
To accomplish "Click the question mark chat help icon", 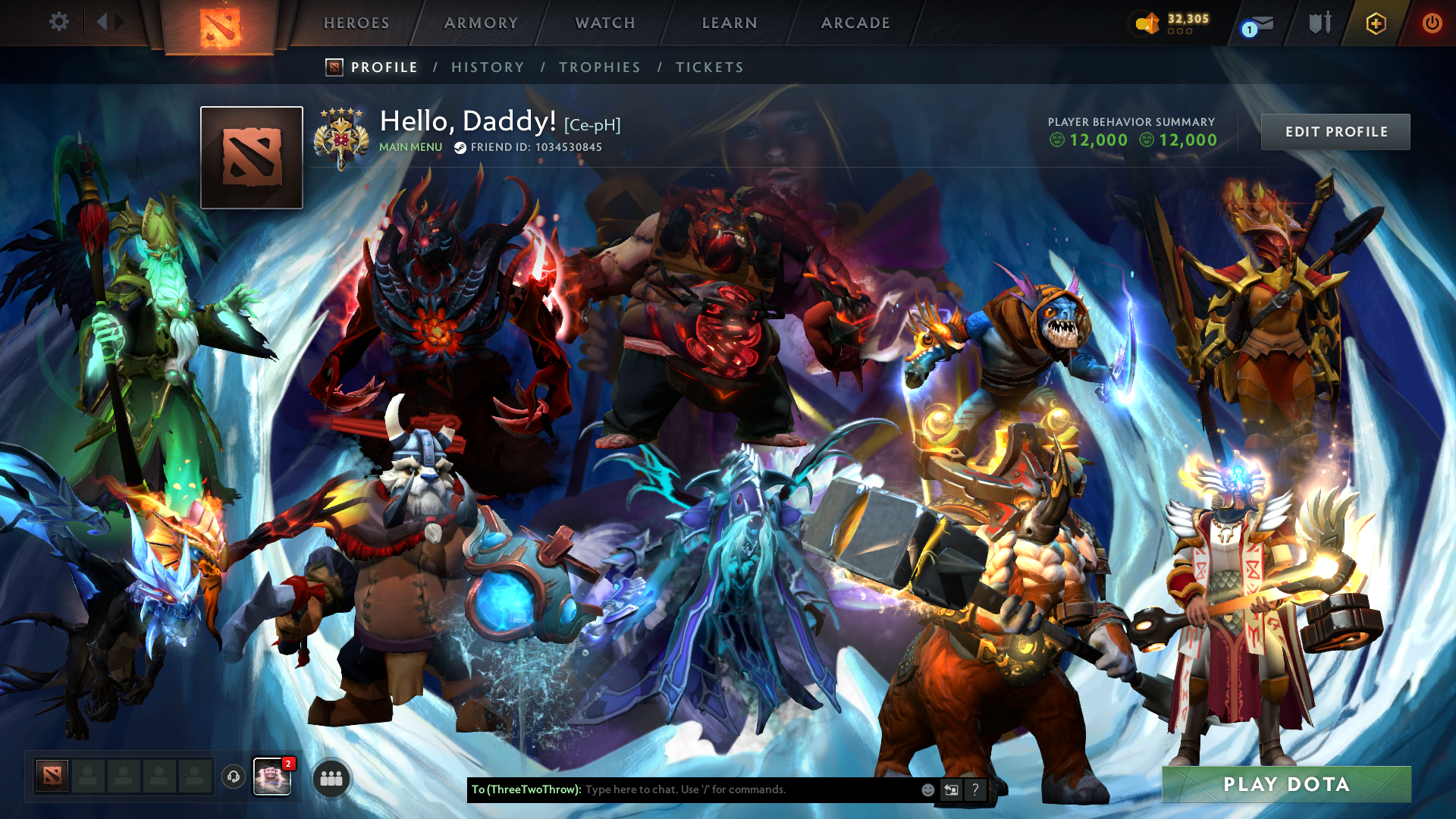I will pyautogui.click(x=975, y=790).
